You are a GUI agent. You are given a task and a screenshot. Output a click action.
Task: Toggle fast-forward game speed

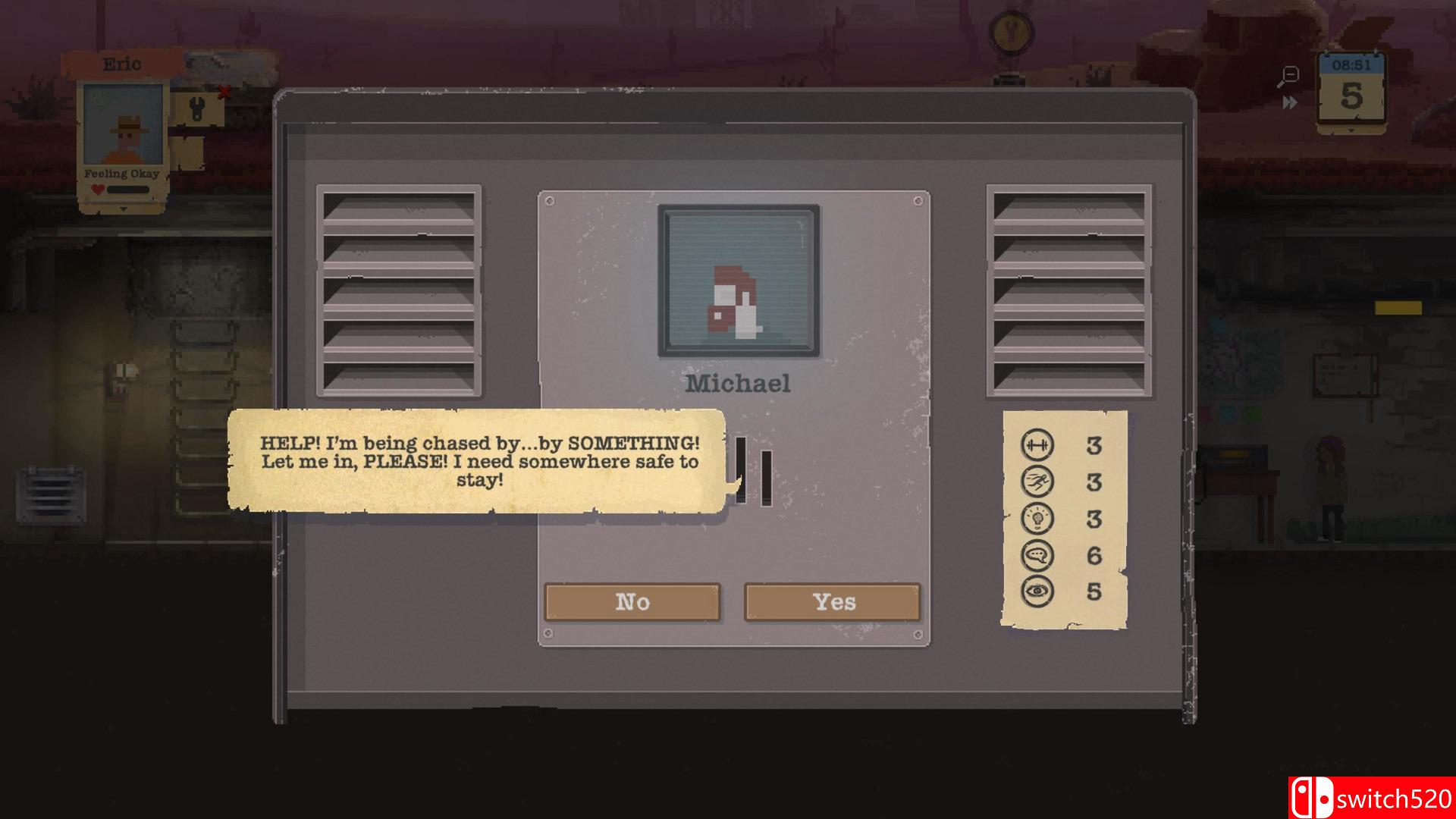[1289, 102]
